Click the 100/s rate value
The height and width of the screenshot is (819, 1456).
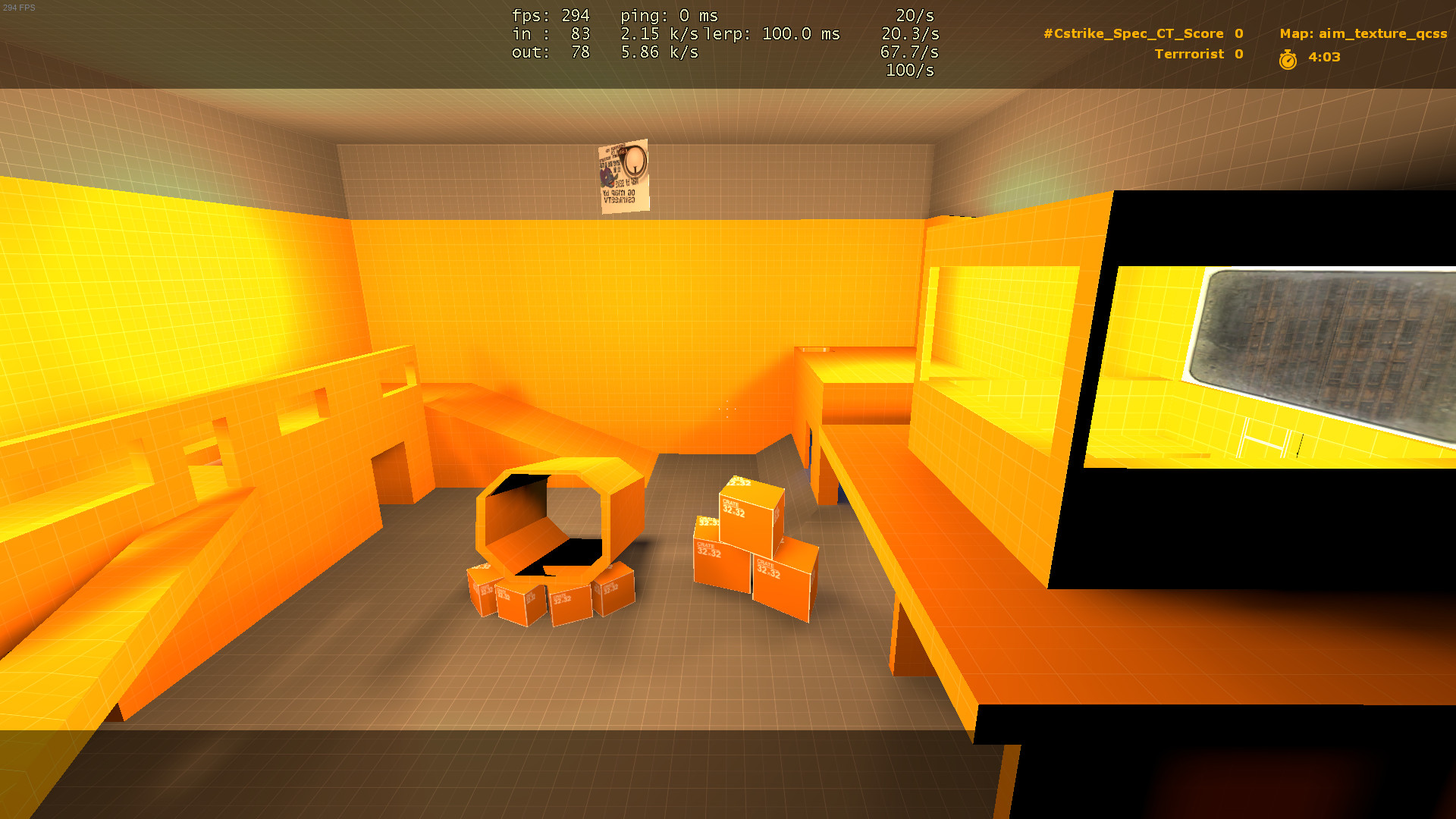click(909, 71)
